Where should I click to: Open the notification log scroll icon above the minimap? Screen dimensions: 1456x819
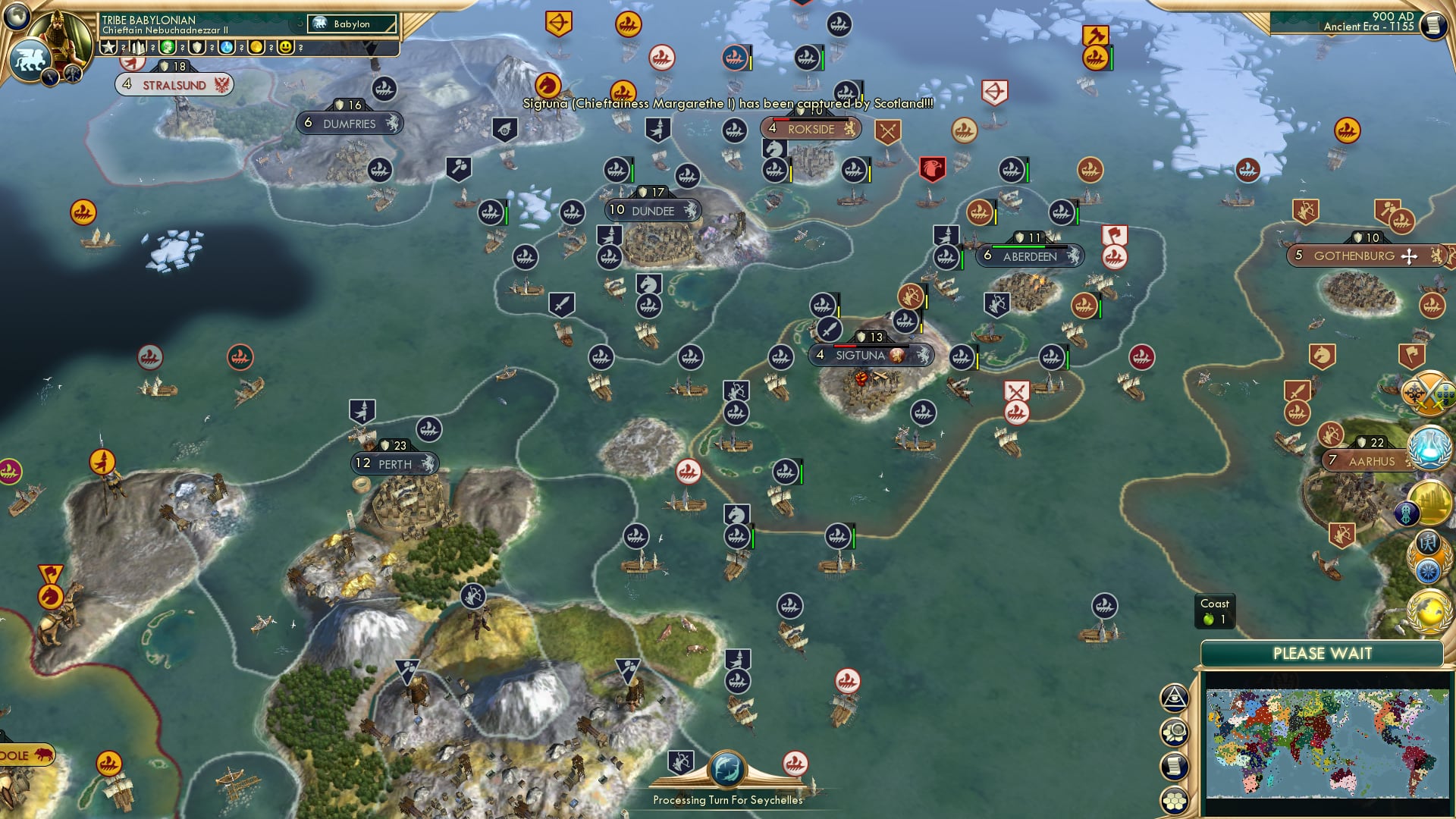[x=1173, y=766]
